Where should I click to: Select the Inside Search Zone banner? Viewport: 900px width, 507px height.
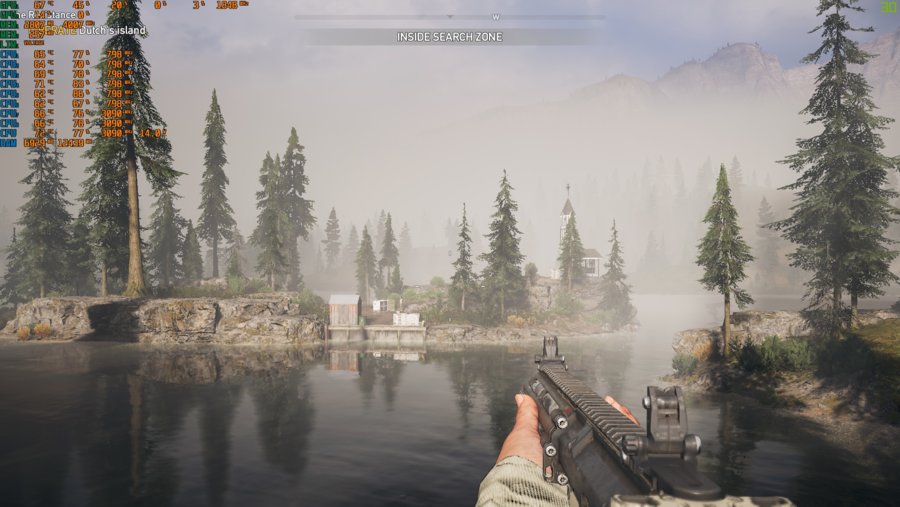pyautogui.click(x=449, y=37)
